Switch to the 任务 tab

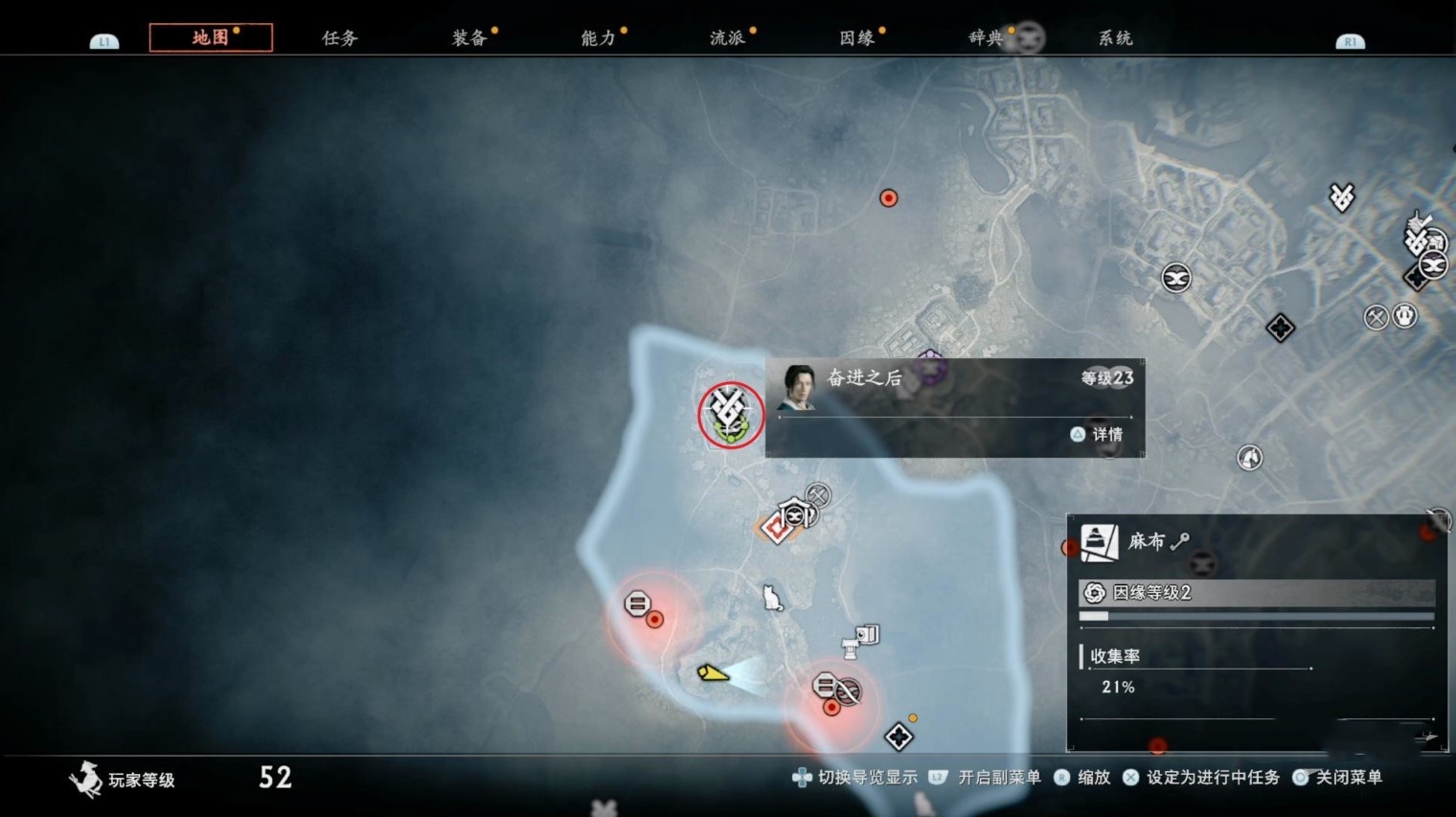point(339,38)
